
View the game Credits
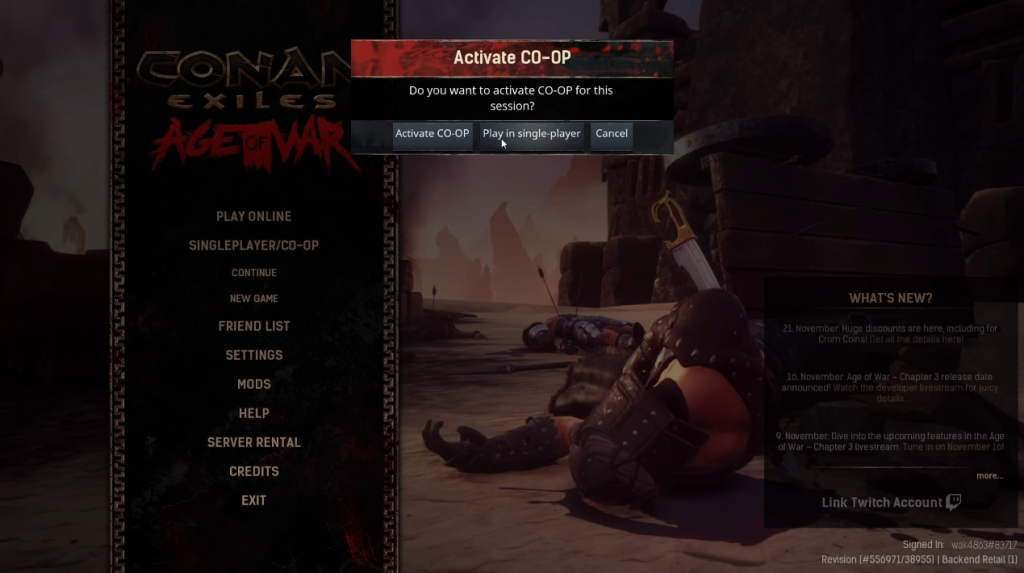tap(254, 471)
